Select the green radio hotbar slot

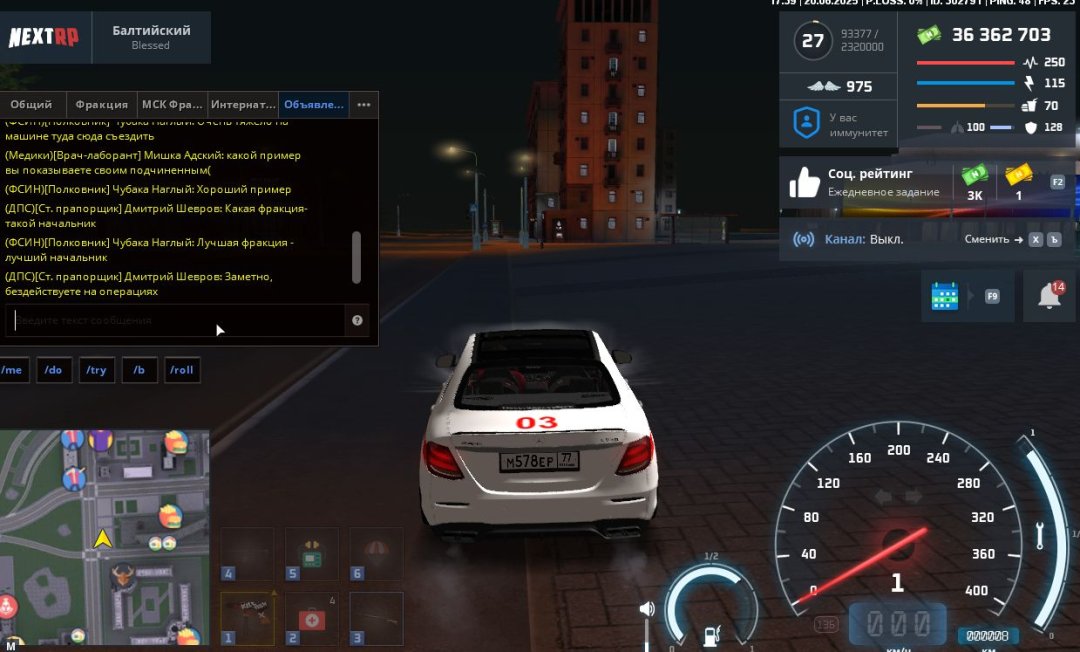point(312,554)
